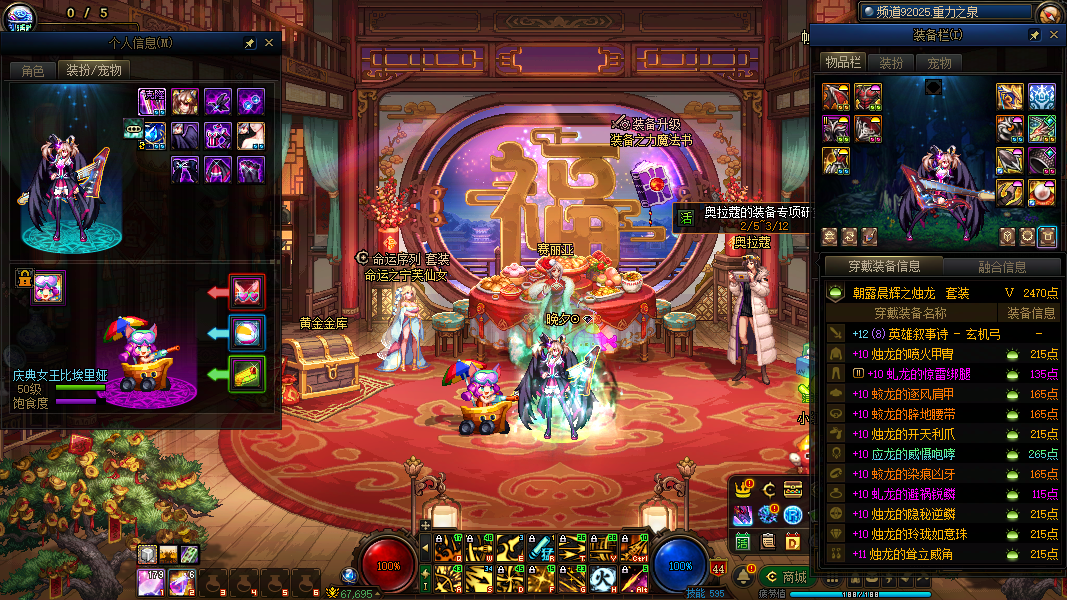Pin the equipment panel window
The image size is (1067, 600).
point(1035,35)
